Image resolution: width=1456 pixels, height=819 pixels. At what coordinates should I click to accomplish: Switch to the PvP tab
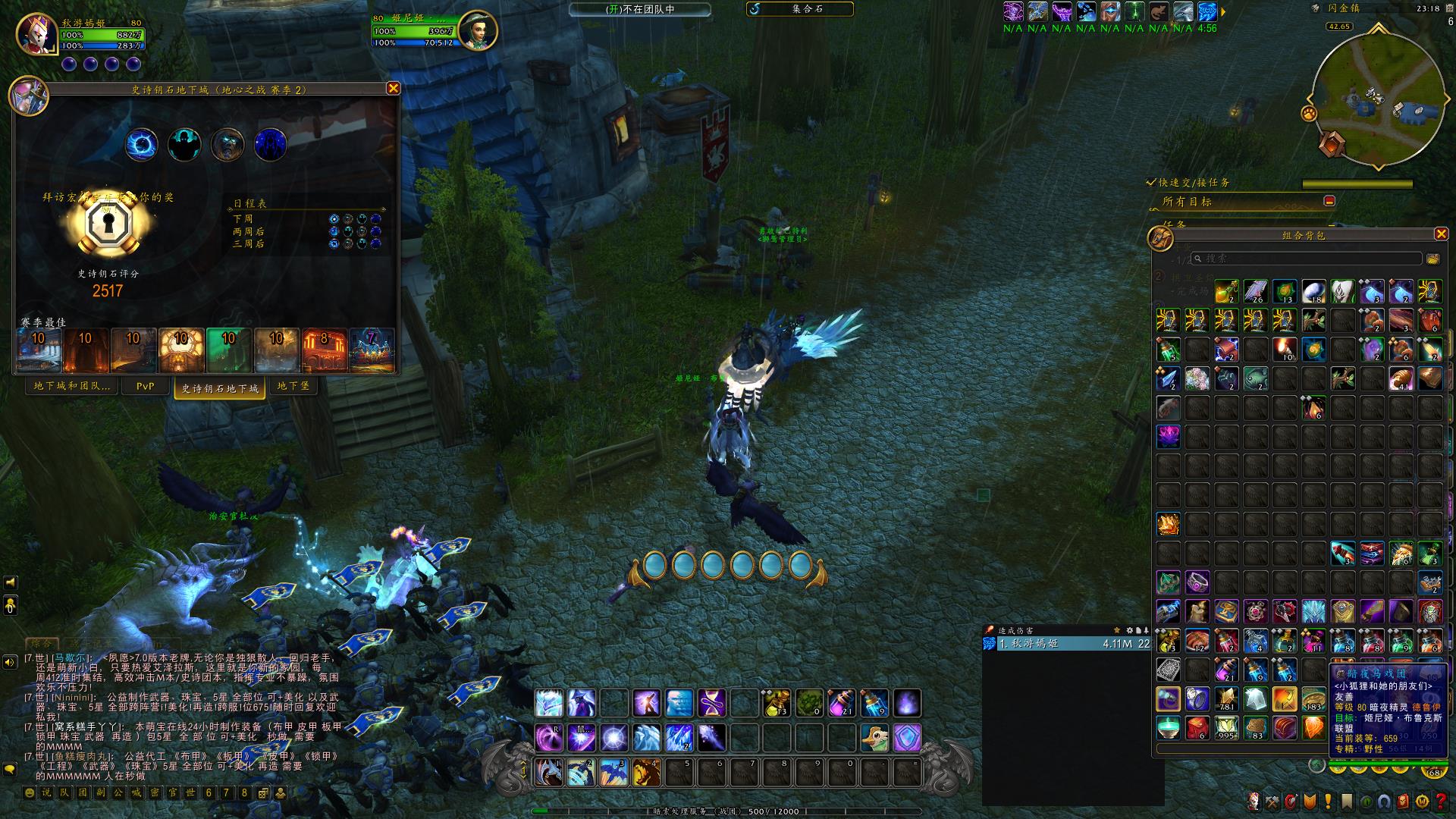point(145,386)
